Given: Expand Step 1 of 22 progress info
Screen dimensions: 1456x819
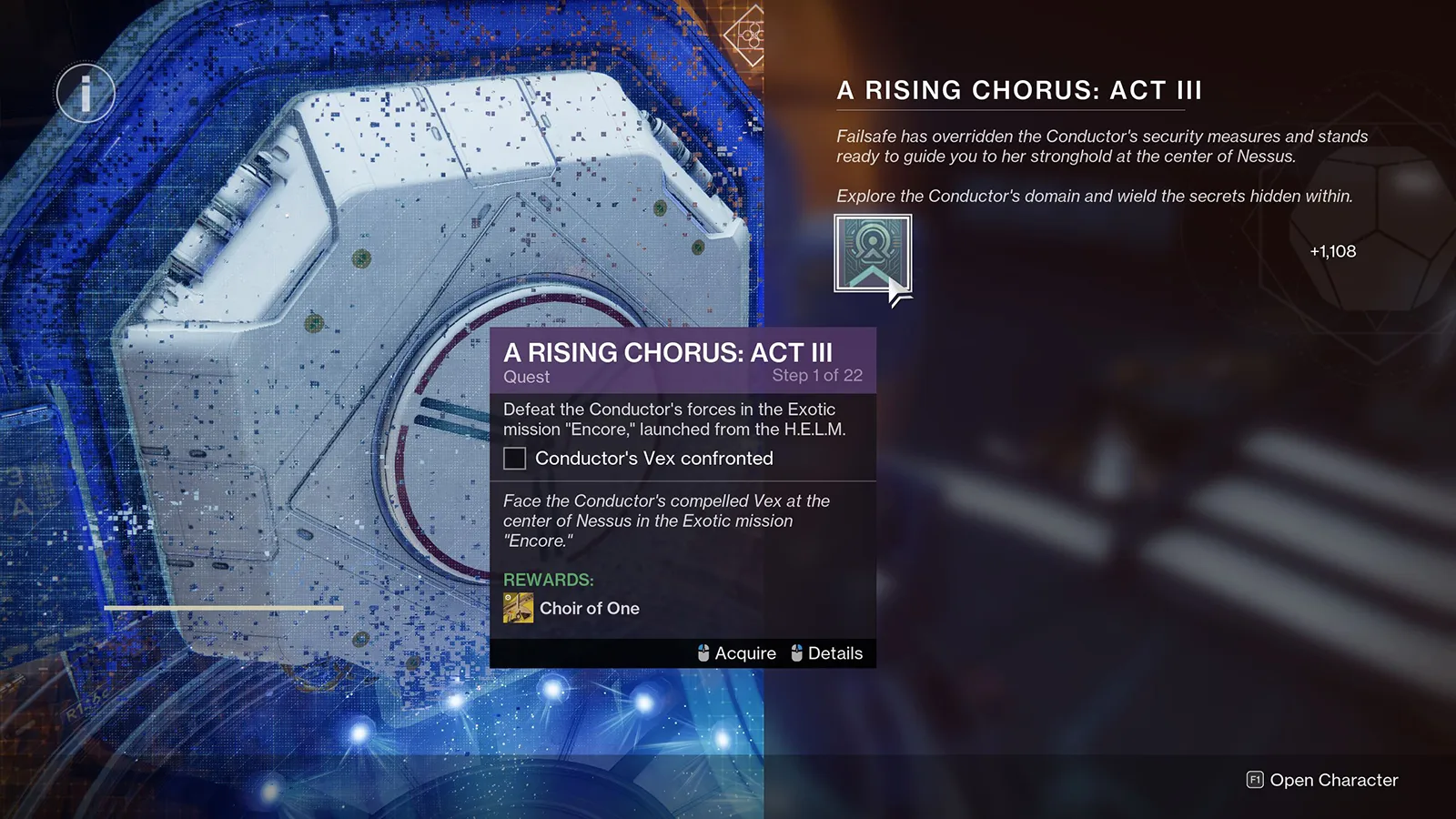Looking at the screenshot, I should coord(816,375).
